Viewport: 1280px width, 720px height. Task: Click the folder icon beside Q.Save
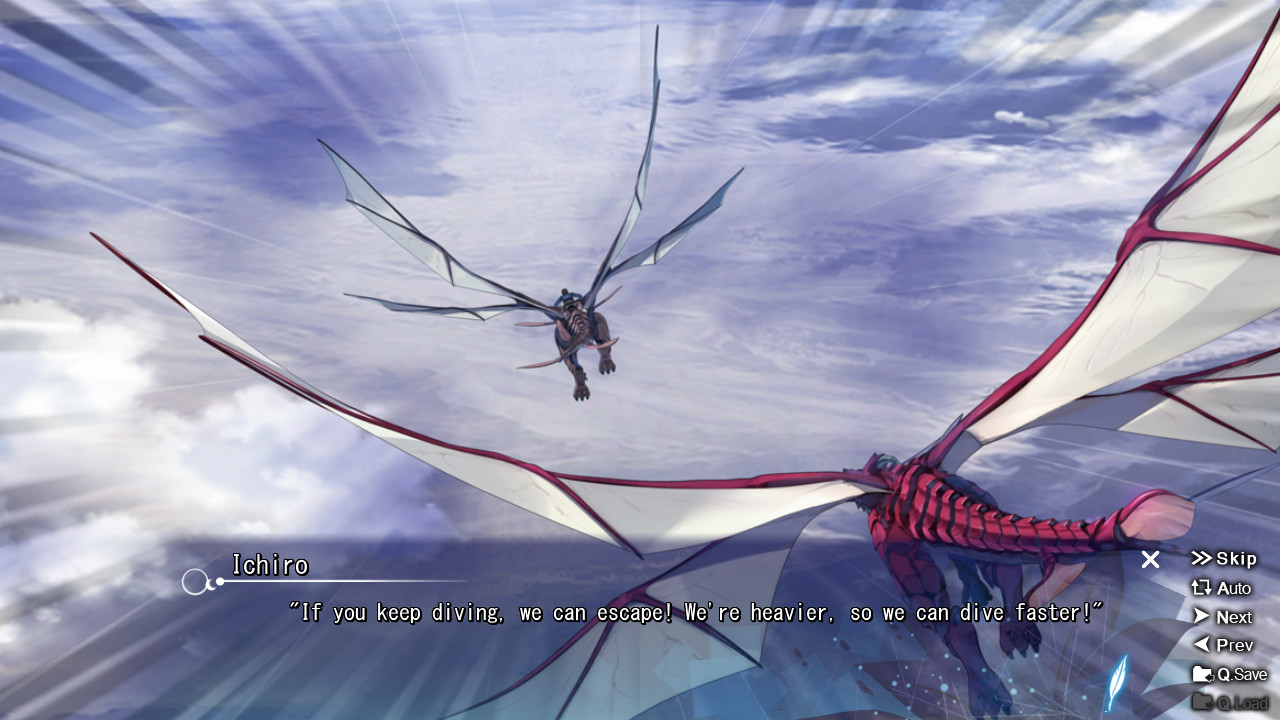pyautogui.click(x=1203, y=674)
